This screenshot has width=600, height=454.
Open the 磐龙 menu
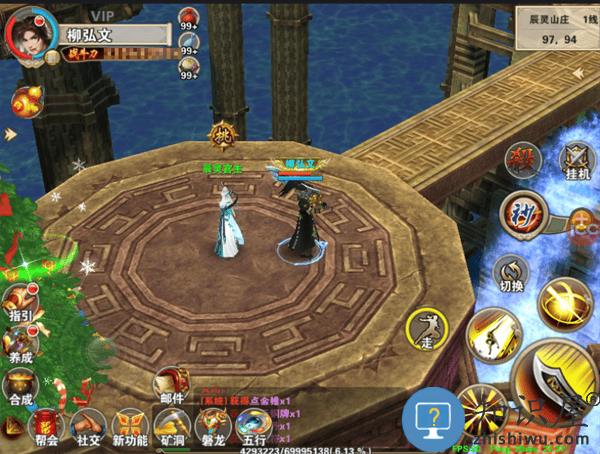click(x=212, y=429)
